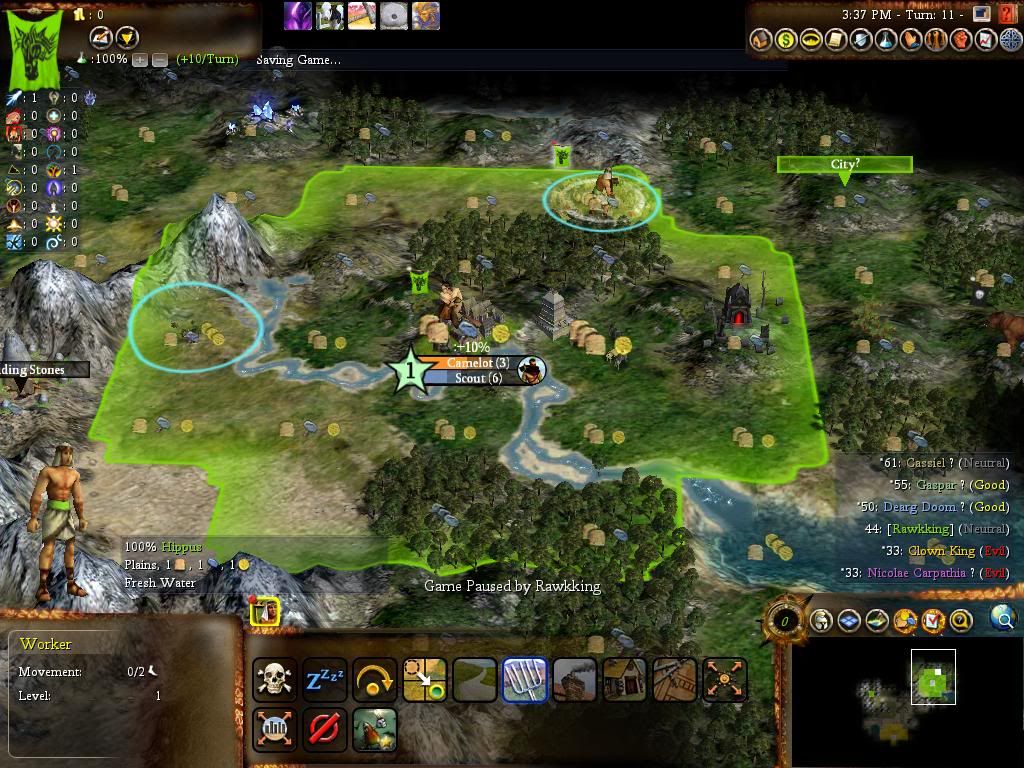Activate the Go To movement command
The image size is (1024, 768).
[425, 679]
